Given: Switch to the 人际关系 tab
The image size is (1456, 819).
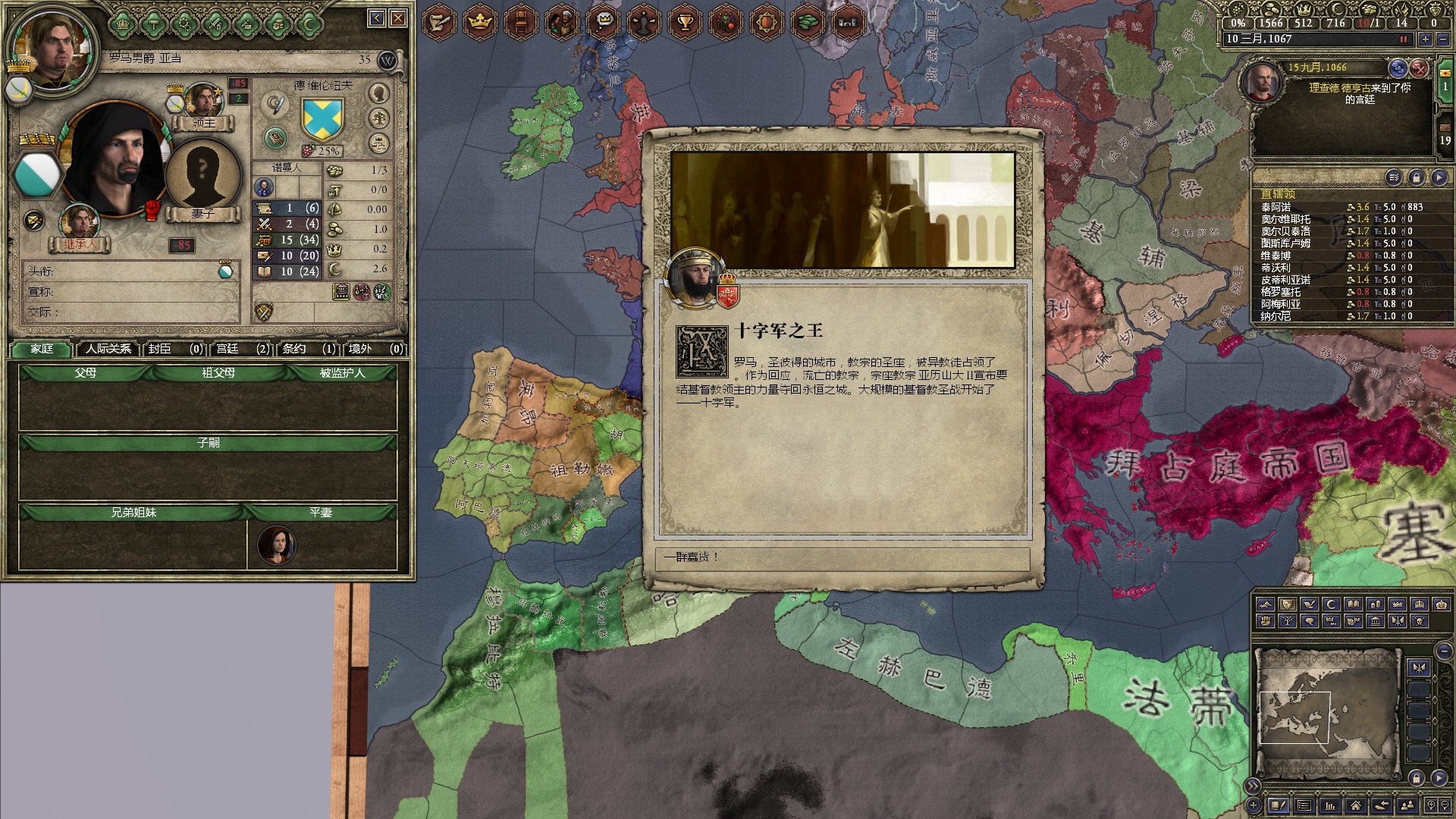Looking at the screenshot, I should point(108,349).
